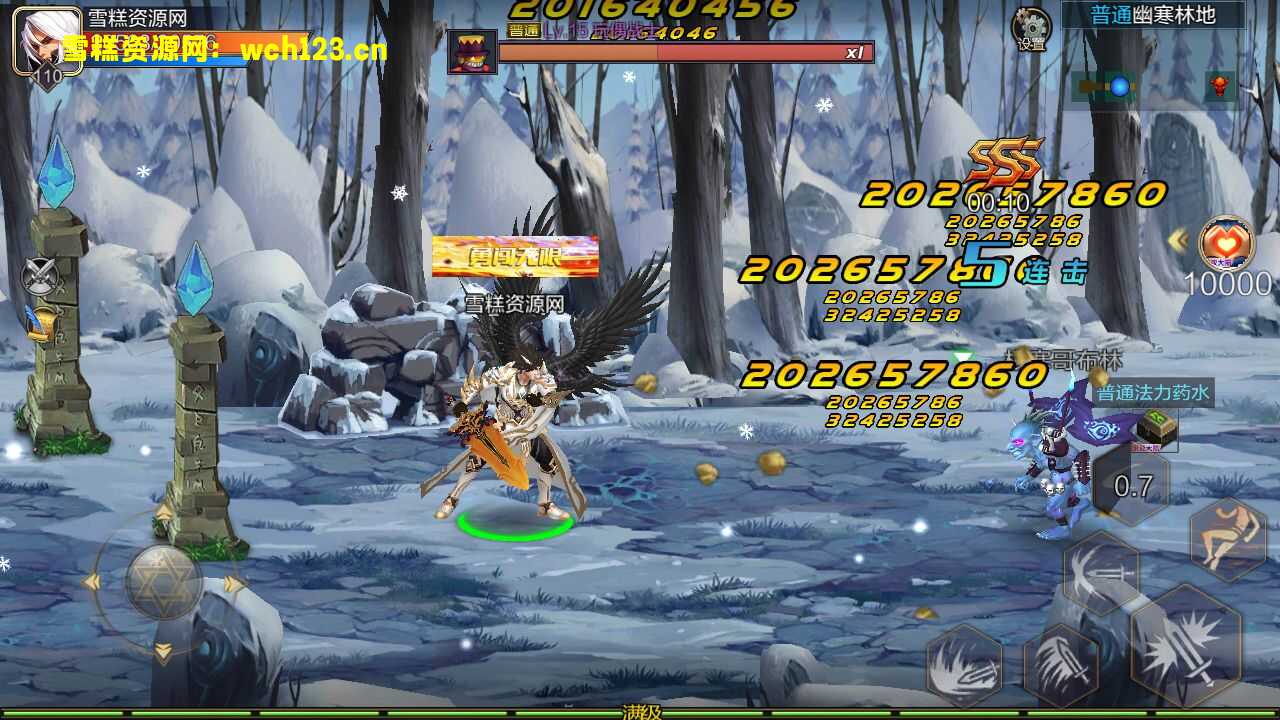The image size is (1280, 720).
Task: Click the boss portrait beside the health bar
Action: pyautogui.click(x=471, y=52)
